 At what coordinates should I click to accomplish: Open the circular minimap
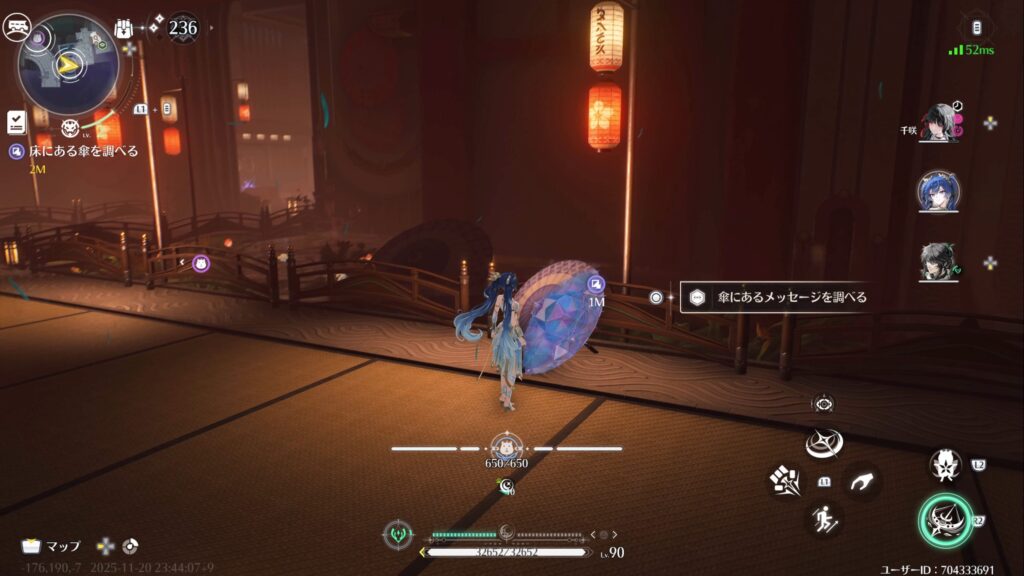pyautogui.click(x=68, y=65)
